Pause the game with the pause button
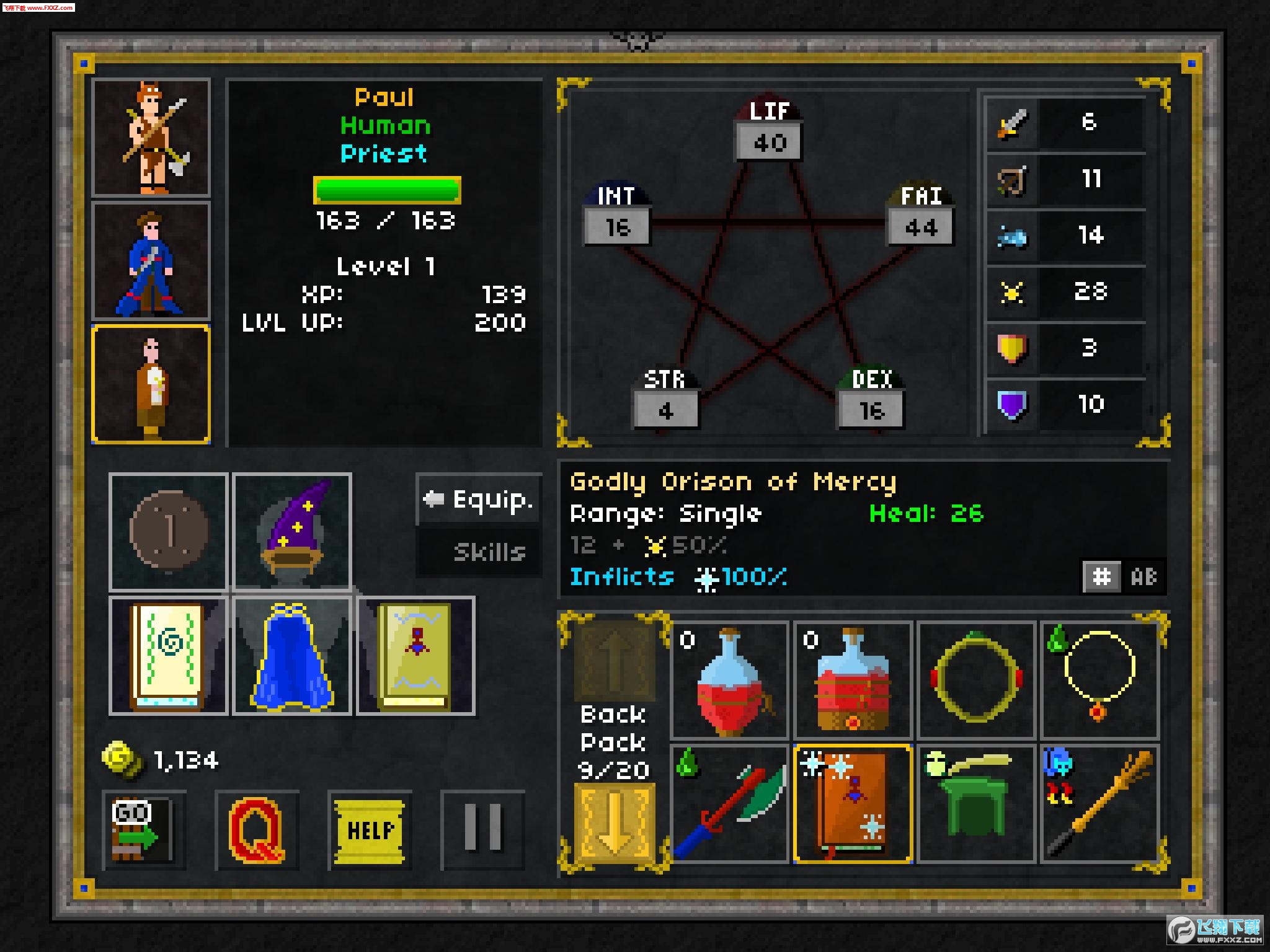This screenshot has width=1270, height=952. pos(482,831)
